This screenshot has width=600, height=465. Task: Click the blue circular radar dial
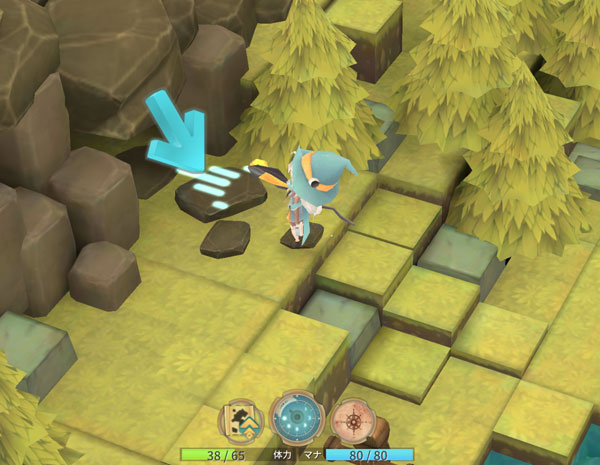point(297,416)
